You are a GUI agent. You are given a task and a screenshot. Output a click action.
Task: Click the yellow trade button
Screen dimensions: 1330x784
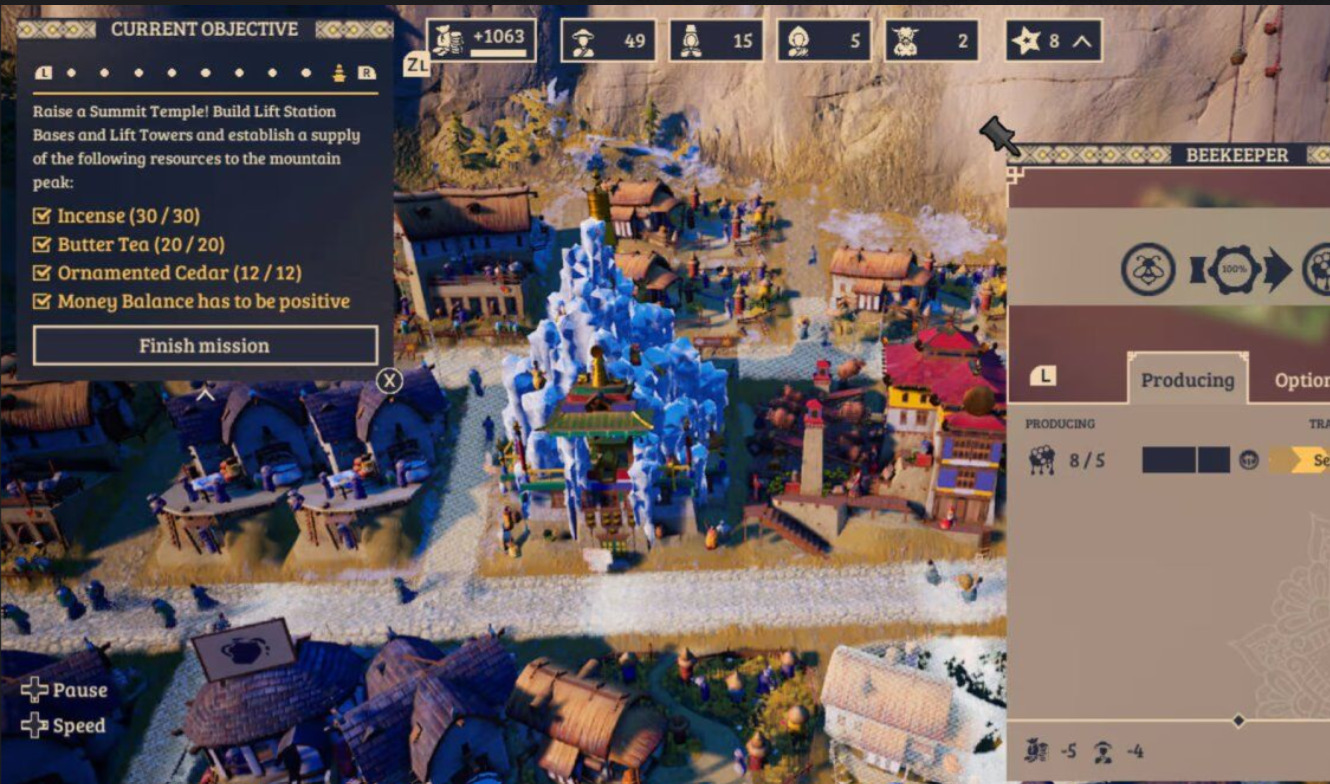(1300, 460)
